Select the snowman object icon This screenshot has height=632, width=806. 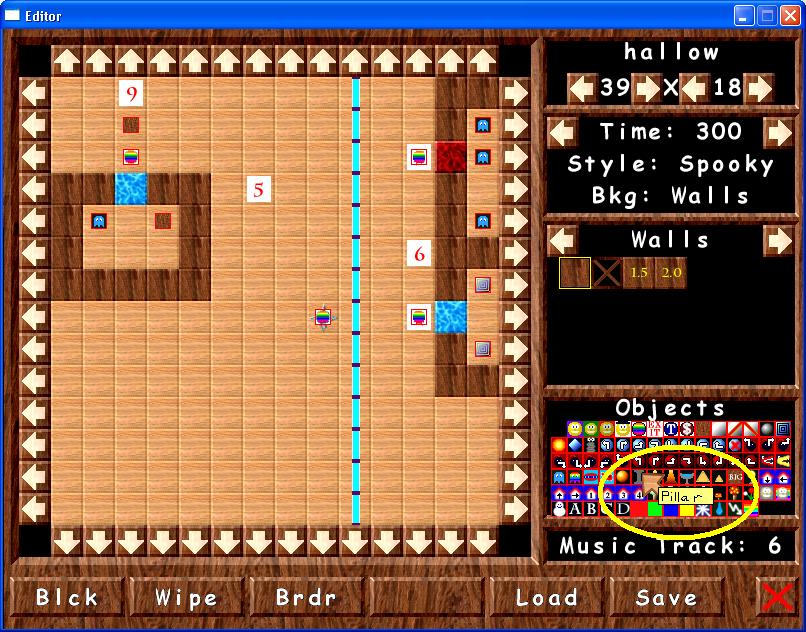[559, 509]
